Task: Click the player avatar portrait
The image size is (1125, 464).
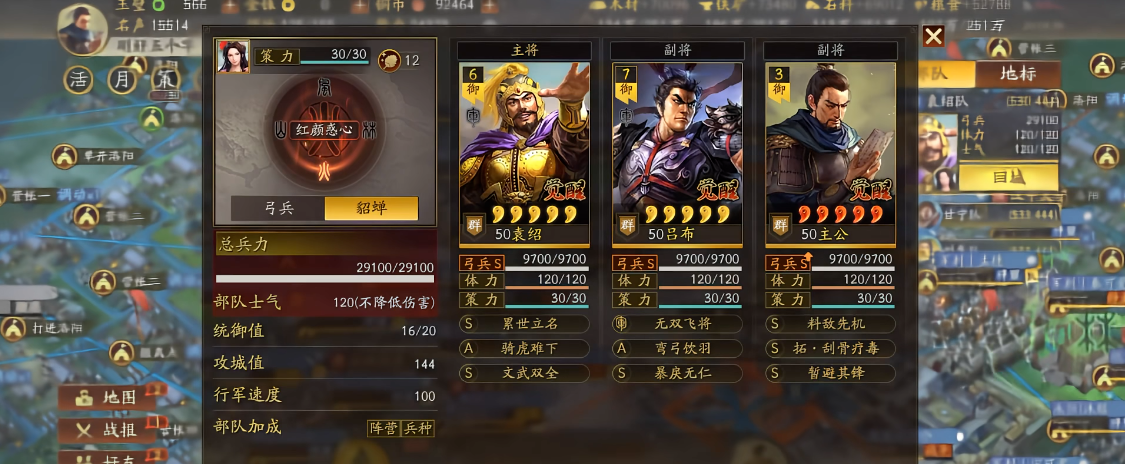Action: tap(82, 28)
